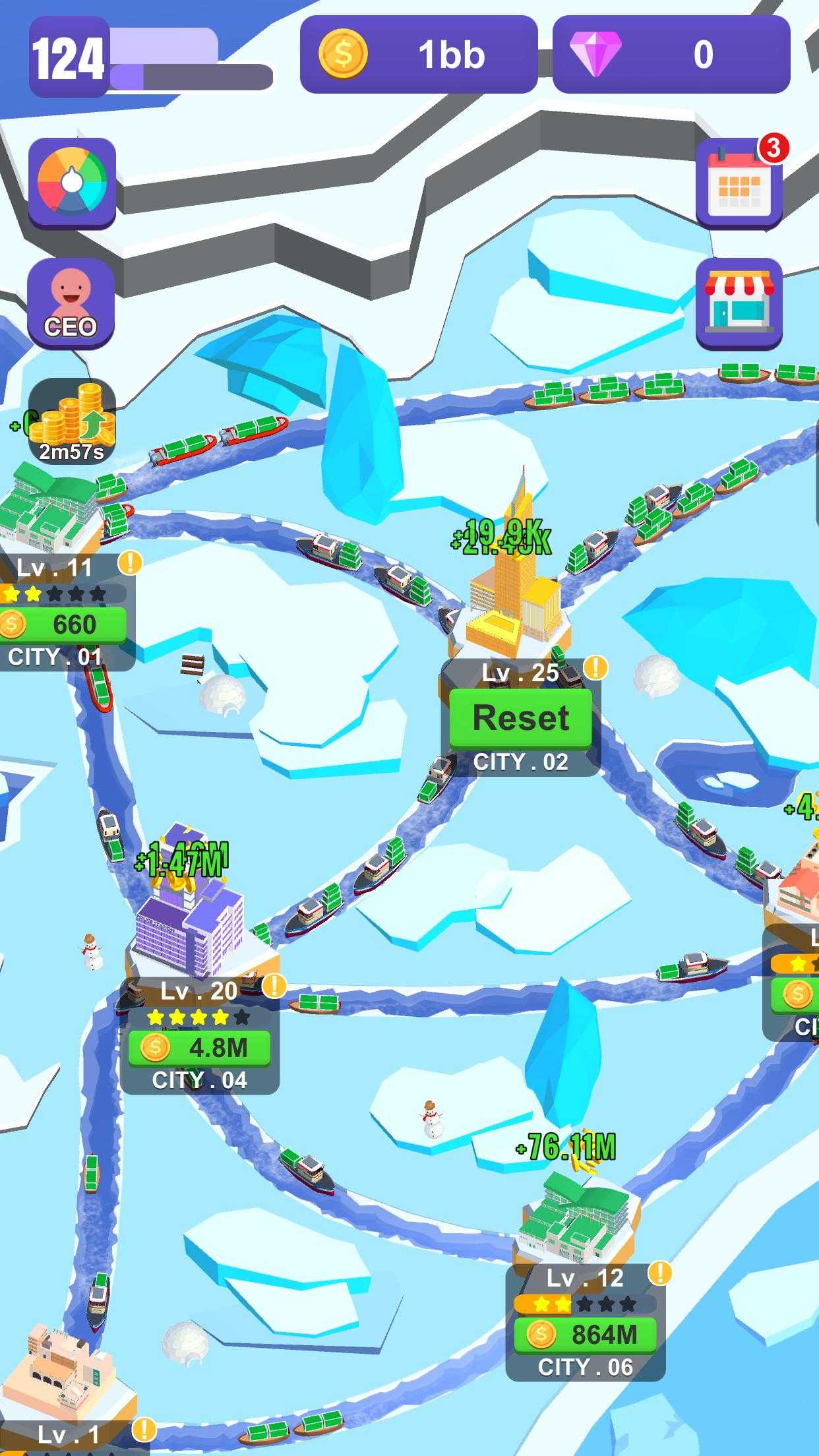This screenshot has width=819, height=1456.
Task: Upgrade City 06 for 864M coins
Action: coord(585,1335)
